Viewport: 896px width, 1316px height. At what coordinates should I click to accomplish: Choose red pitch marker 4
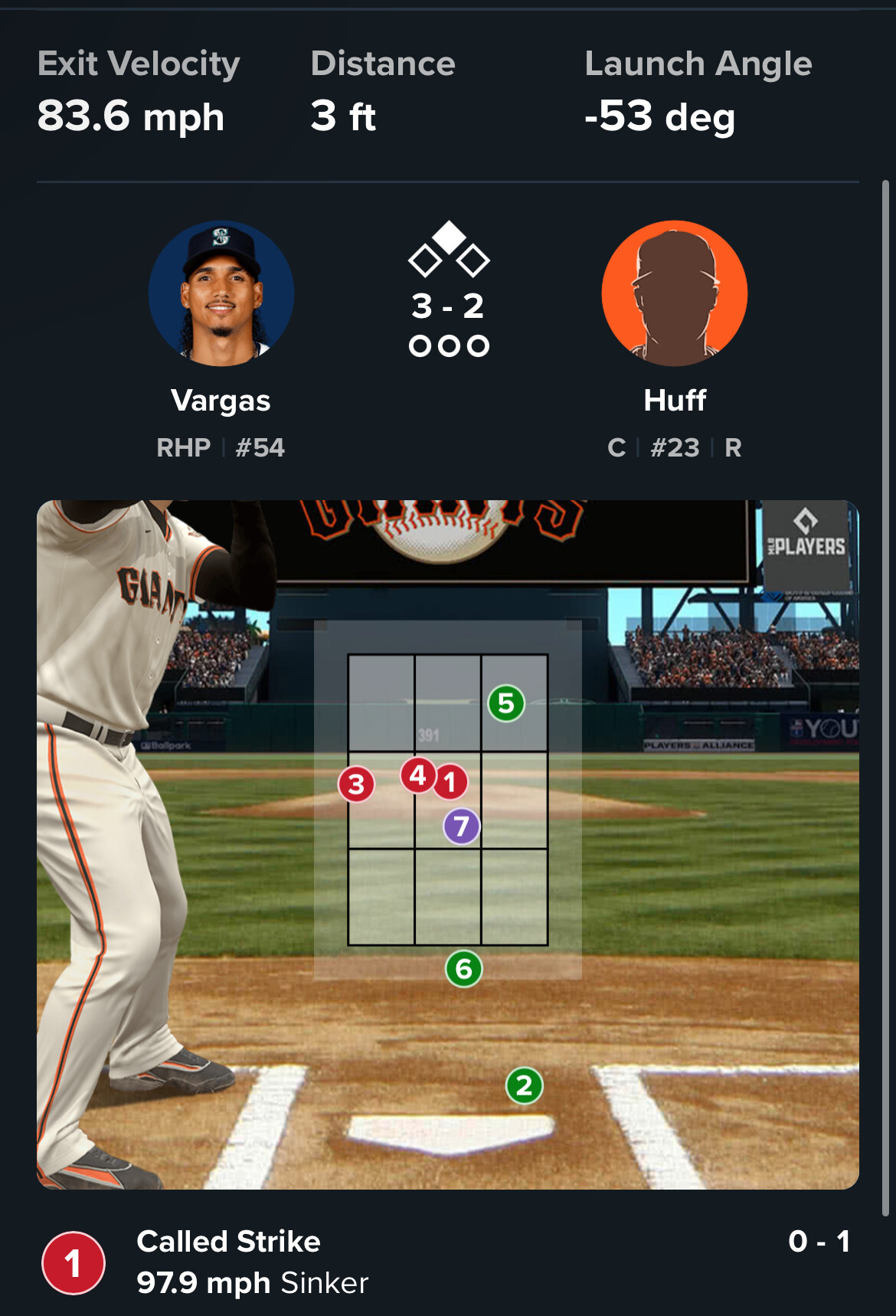(417, 775)
